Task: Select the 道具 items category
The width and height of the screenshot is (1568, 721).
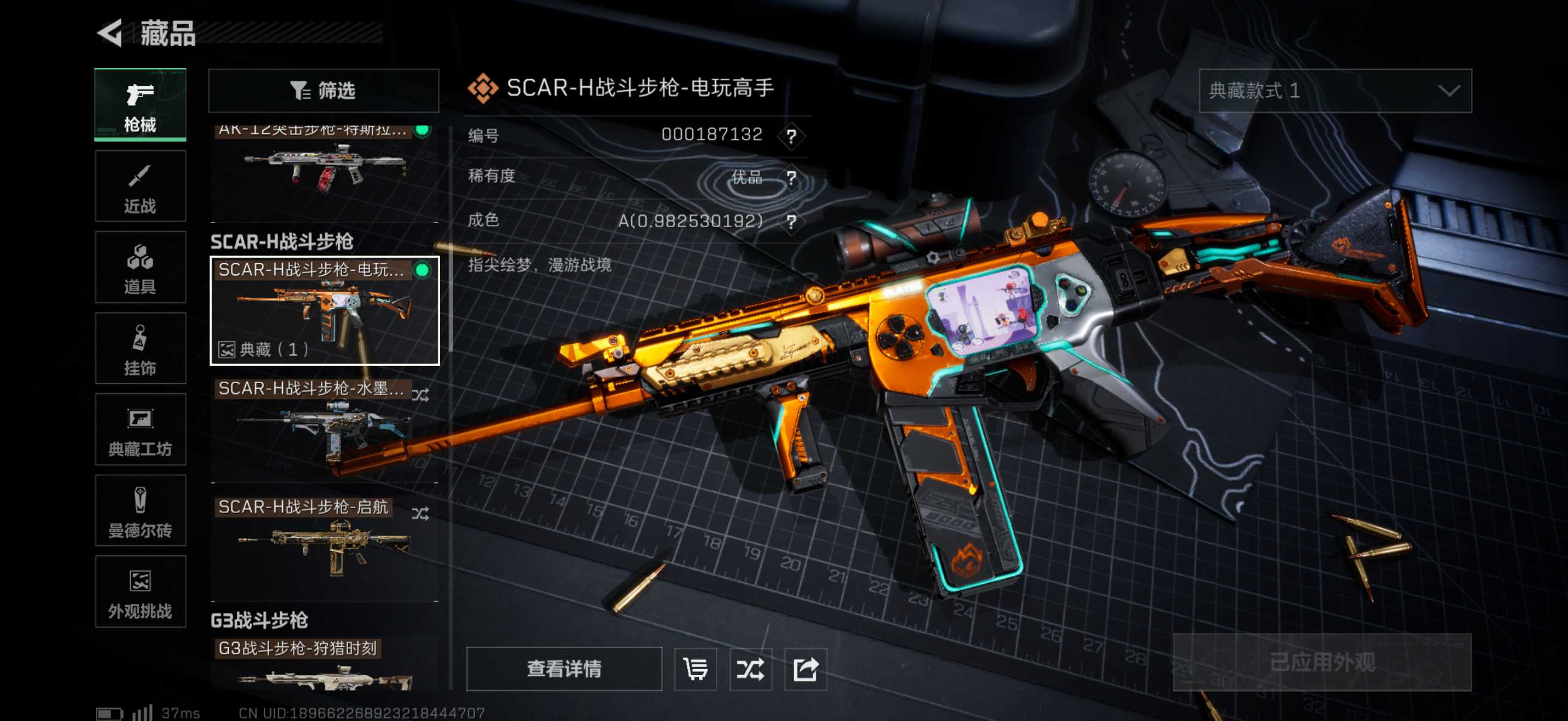Action: coord(140,267)
